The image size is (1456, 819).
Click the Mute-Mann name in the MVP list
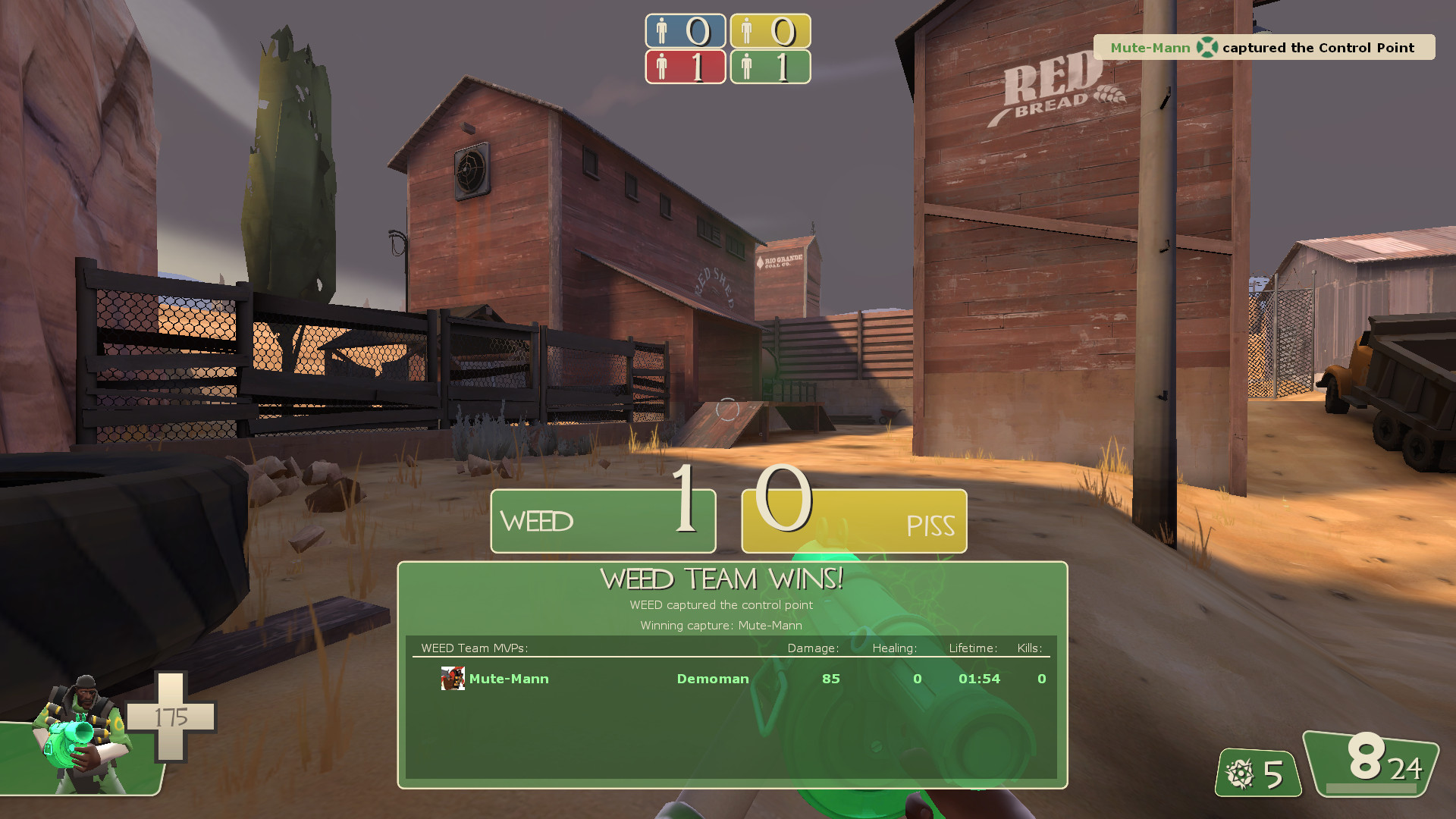[507, 679]
